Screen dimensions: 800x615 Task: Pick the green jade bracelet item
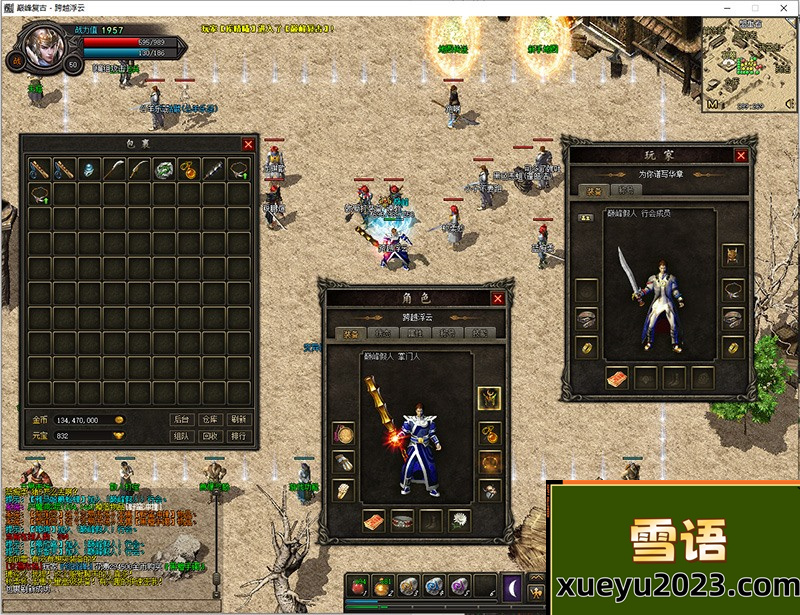point(164,169)
